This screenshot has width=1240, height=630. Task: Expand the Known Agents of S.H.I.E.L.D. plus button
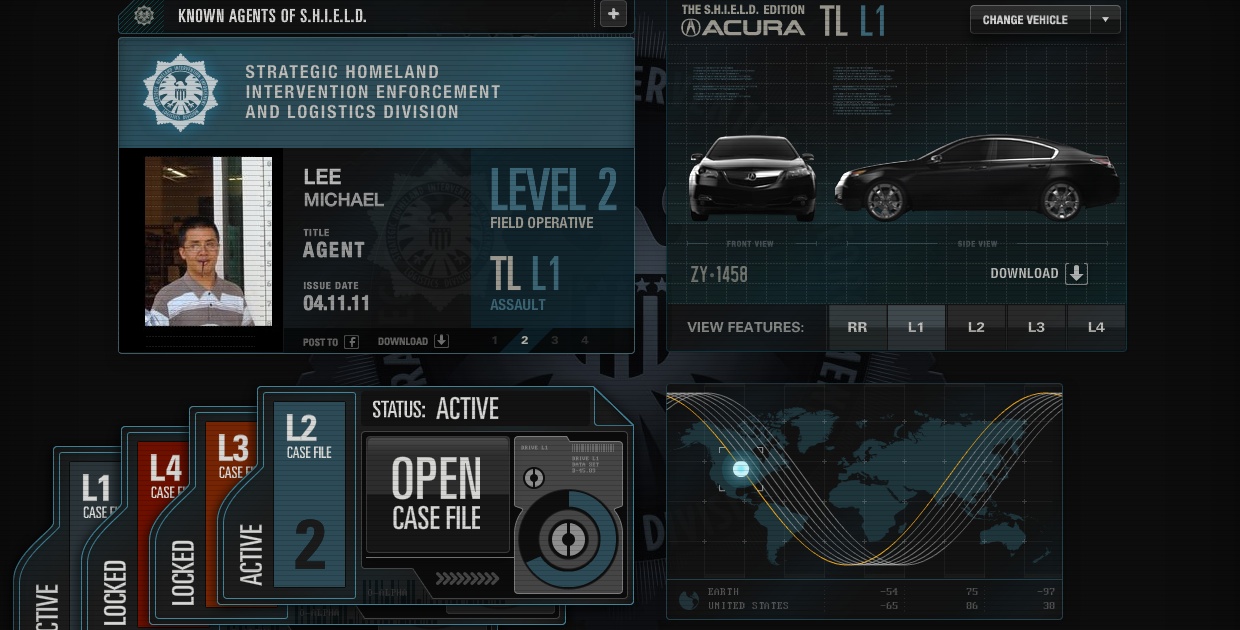(613, 14)
